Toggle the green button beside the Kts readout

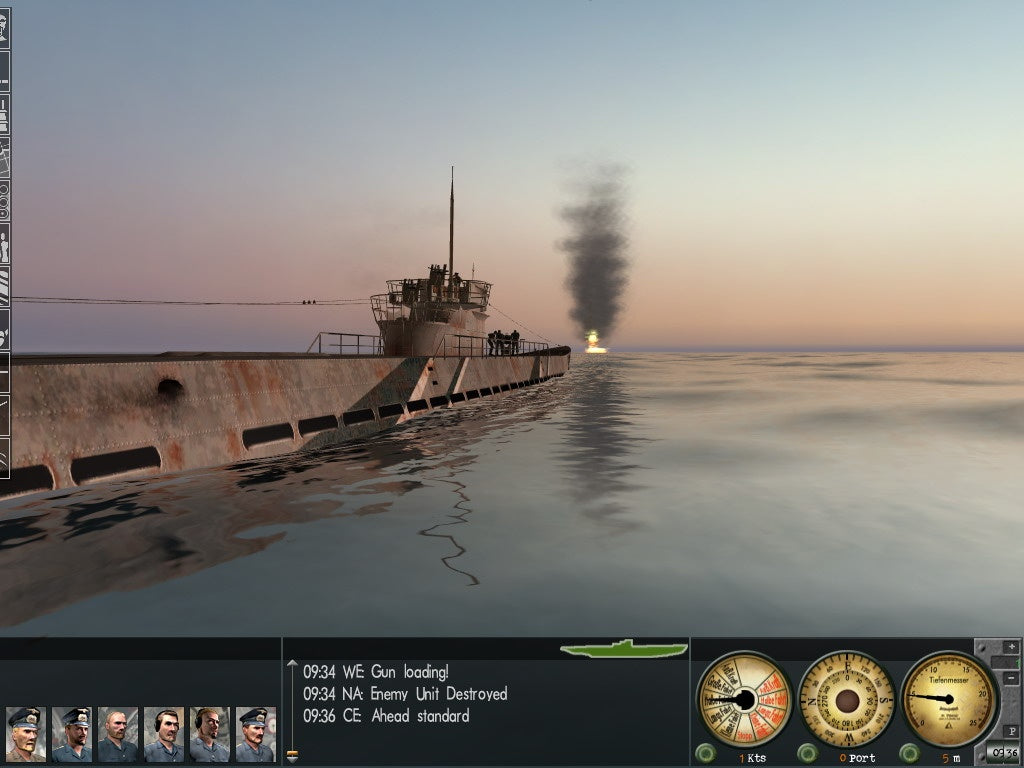click(x=705, y=753)
